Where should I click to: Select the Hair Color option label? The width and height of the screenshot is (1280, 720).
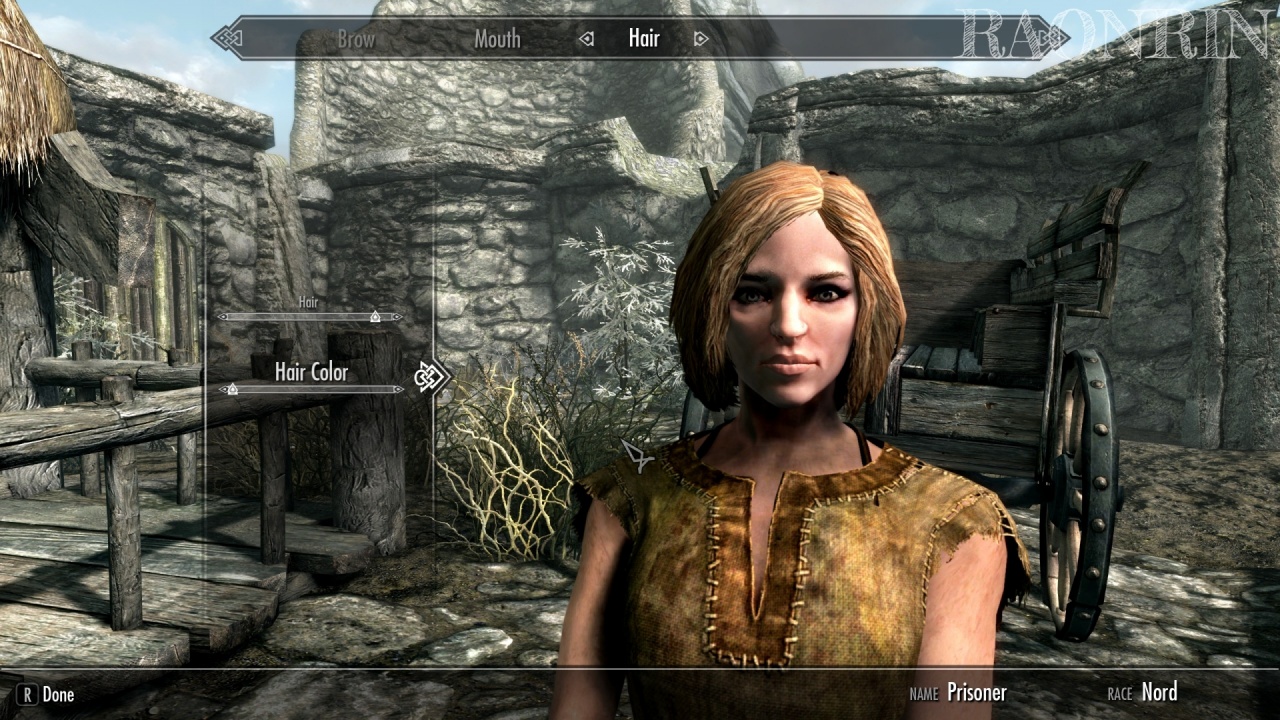click(311, 372)
